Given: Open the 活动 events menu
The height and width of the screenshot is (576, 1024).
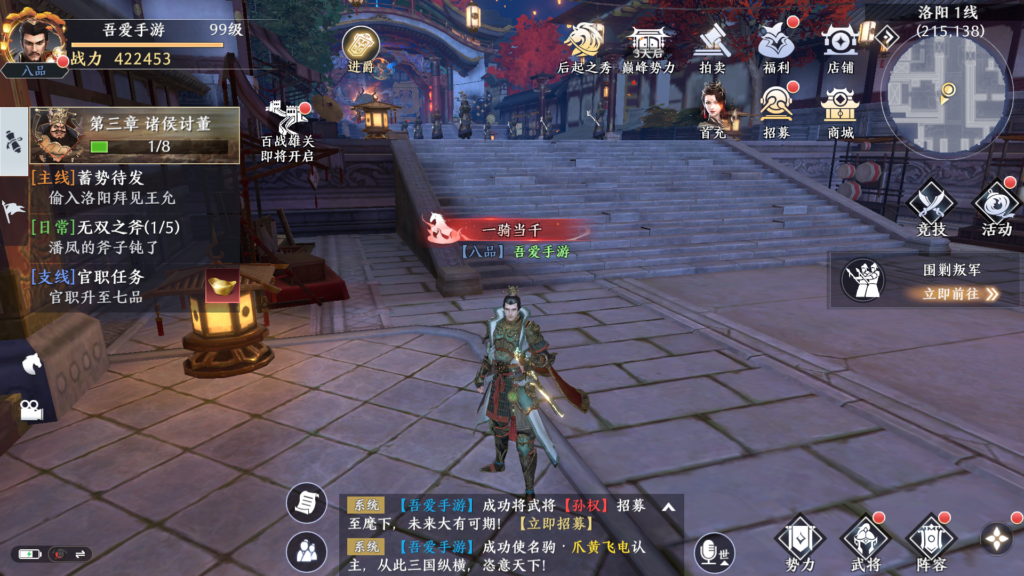Looking at the screenshot, I should point(996,208).
